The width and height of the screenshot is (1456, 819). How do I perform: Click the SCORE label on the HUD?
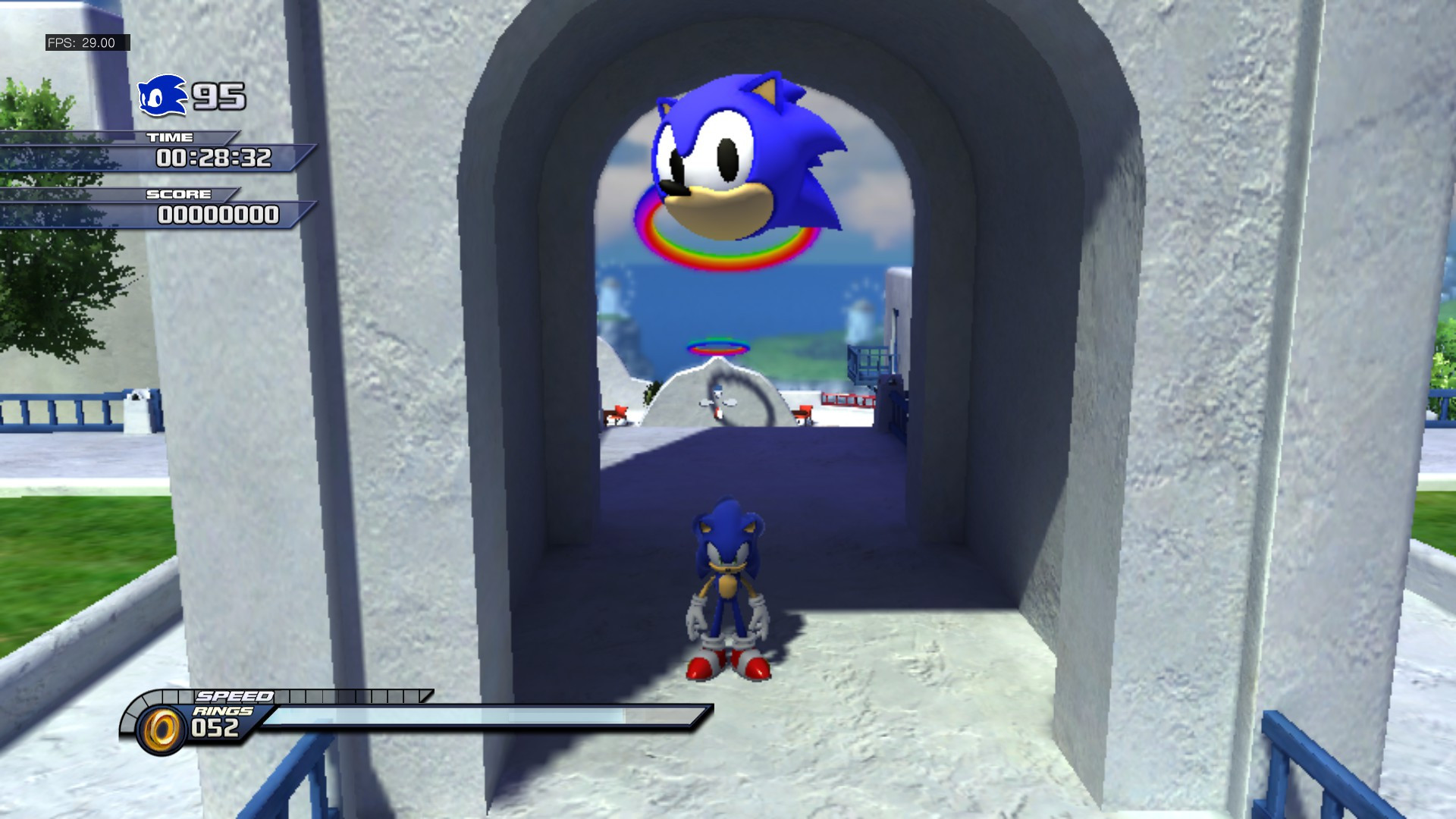click(x=180, y=195)
